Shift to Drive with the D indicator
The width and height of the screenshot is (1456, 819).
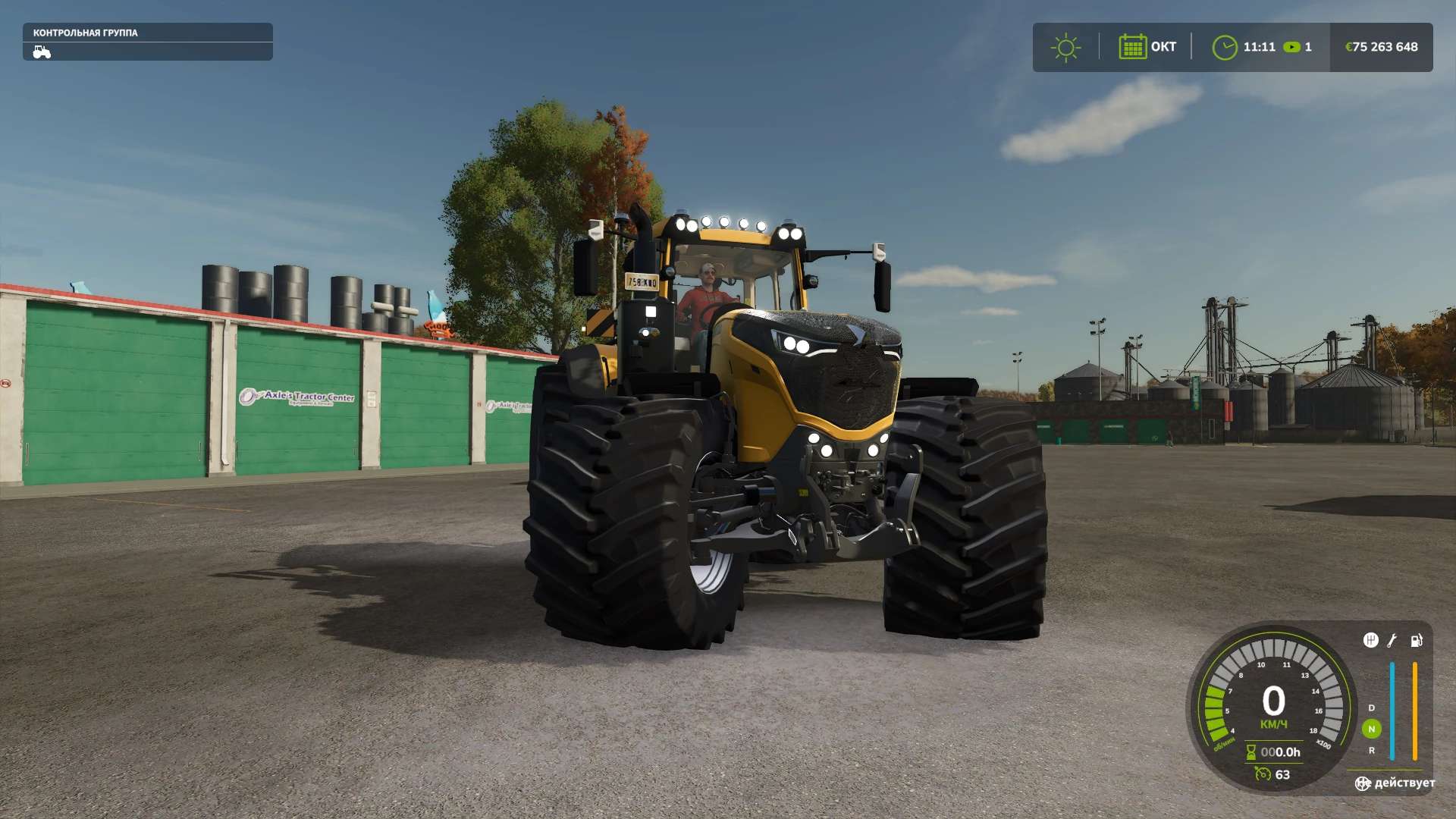(1371, 708)
